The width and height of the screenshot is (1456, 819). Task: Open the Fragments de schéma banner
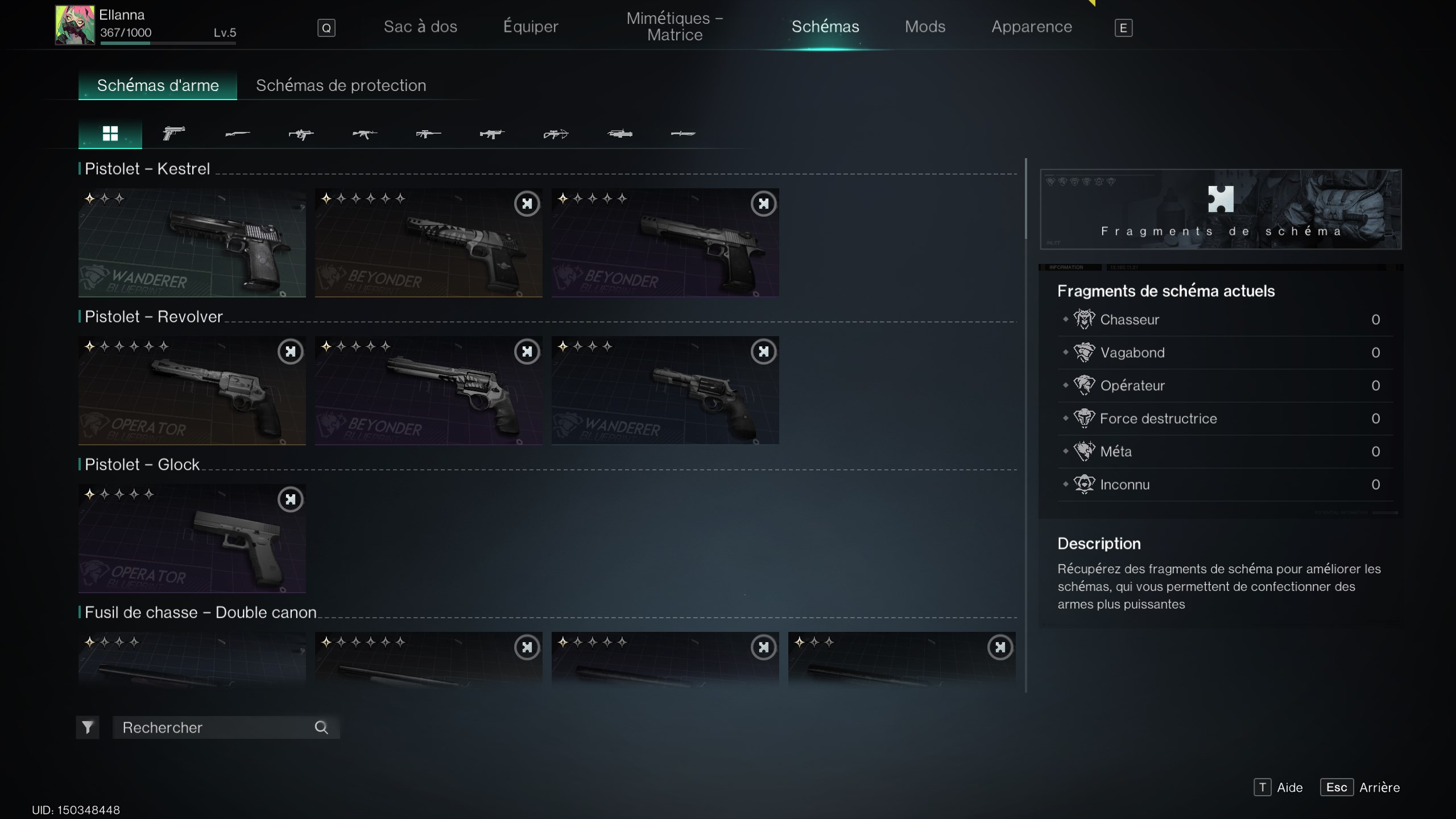tap(1221, 209)
